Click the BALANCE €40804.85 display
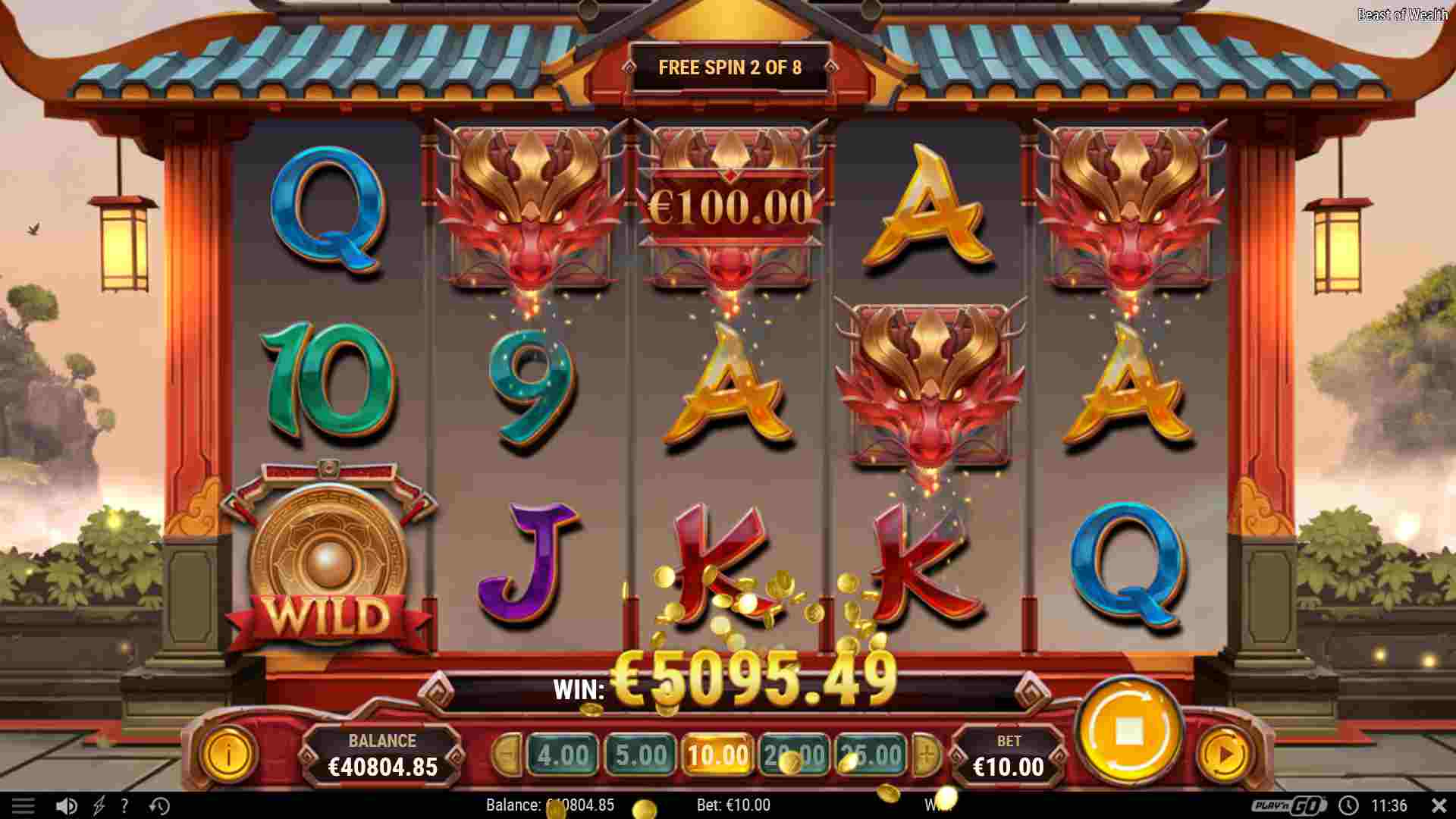 point(384,754)
